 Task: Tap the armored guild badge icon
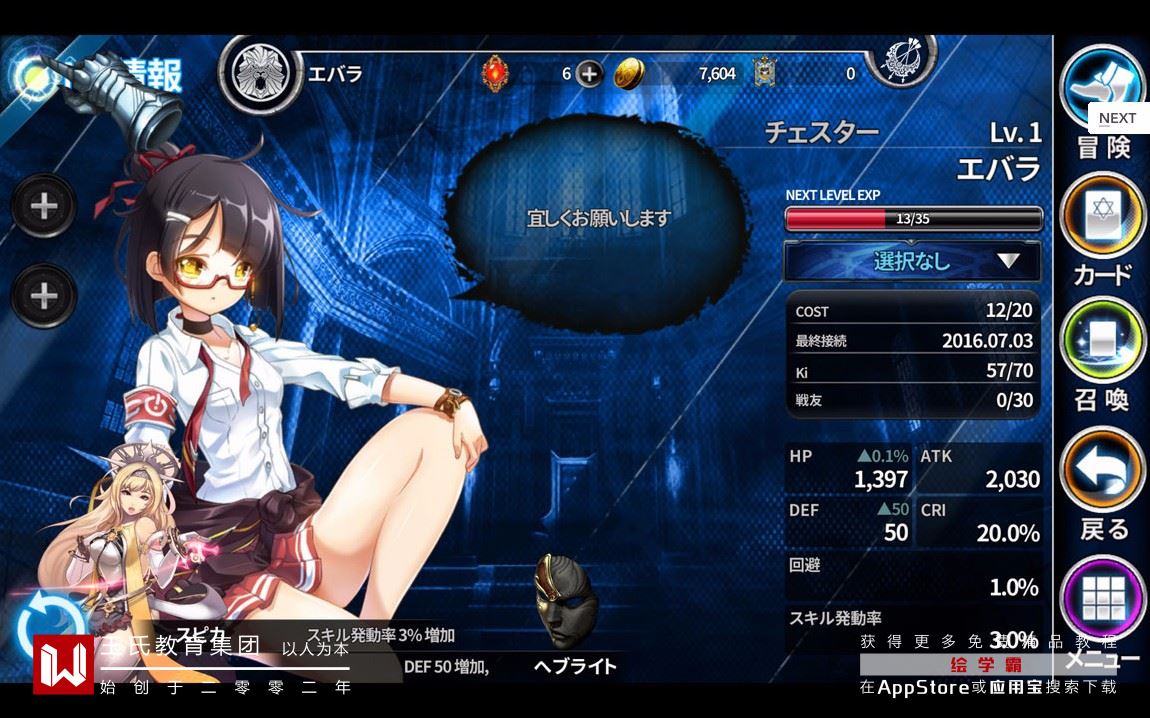pos(767,72)
